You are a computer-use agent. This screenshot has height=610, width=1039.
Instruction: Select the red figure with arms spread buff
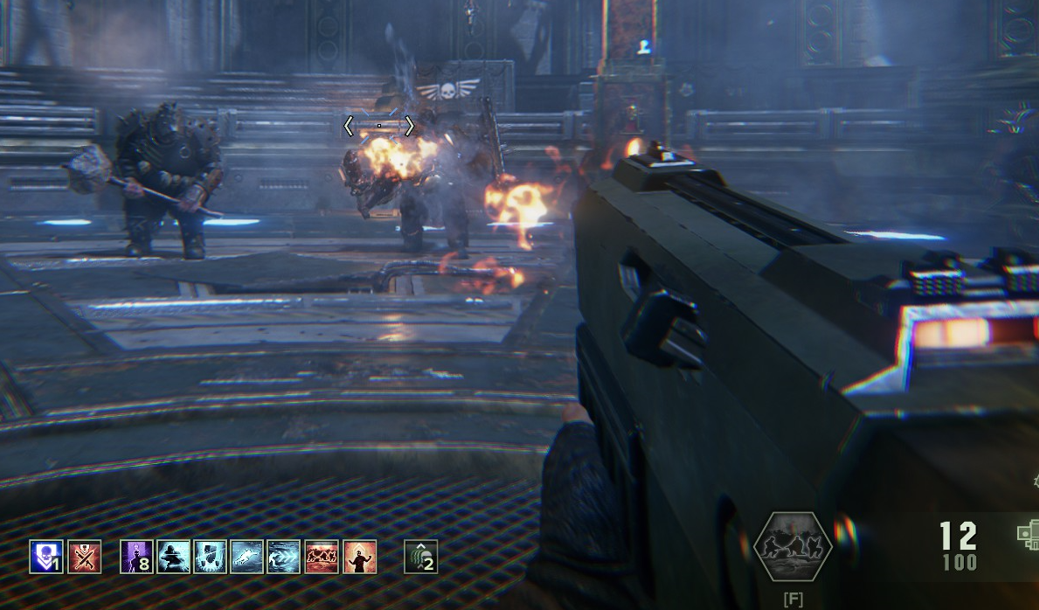coord(359,556)
